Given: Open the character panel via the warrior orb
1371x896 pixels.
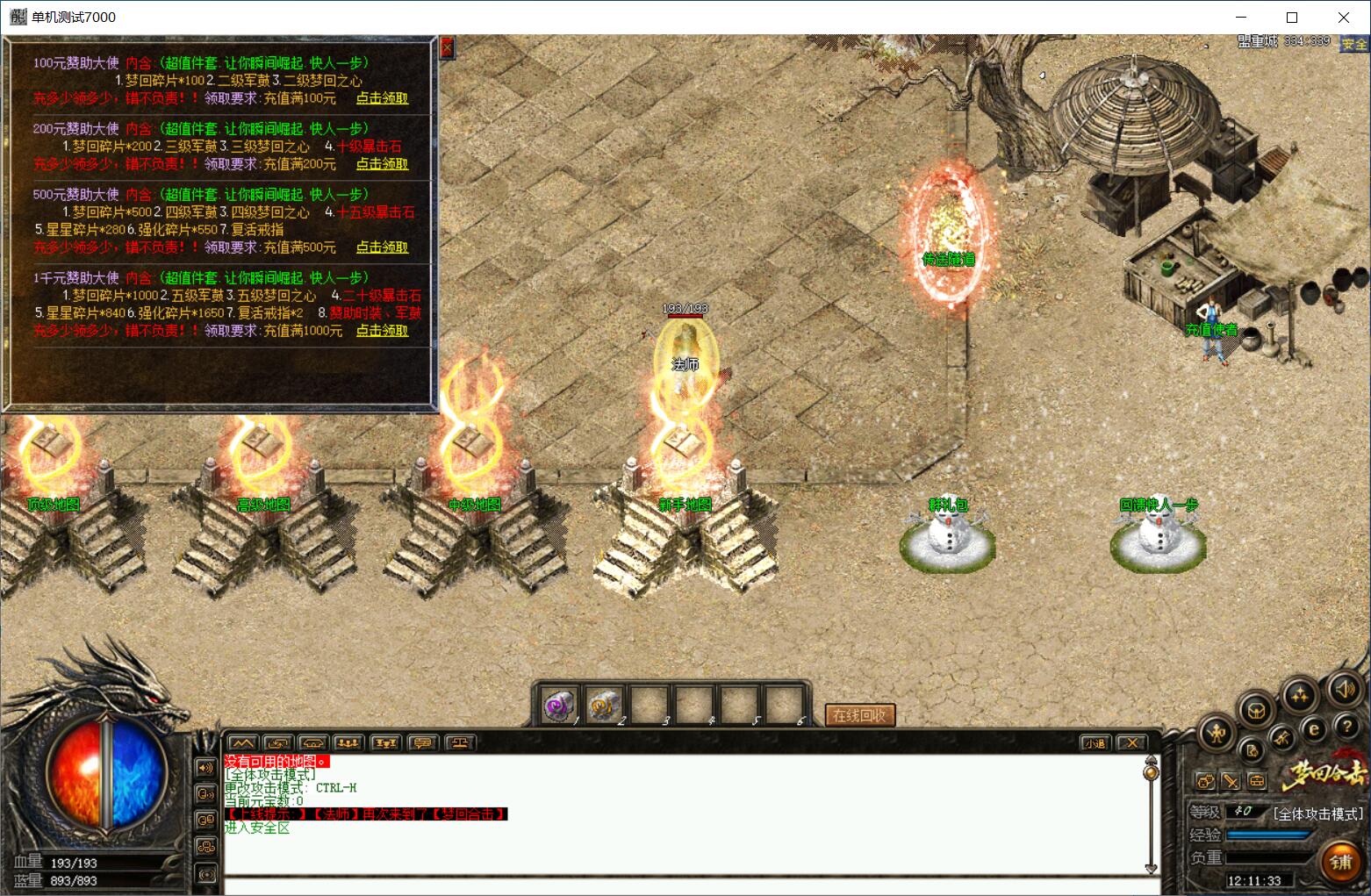Looking at the screenshot, I should click(1217, 733).
